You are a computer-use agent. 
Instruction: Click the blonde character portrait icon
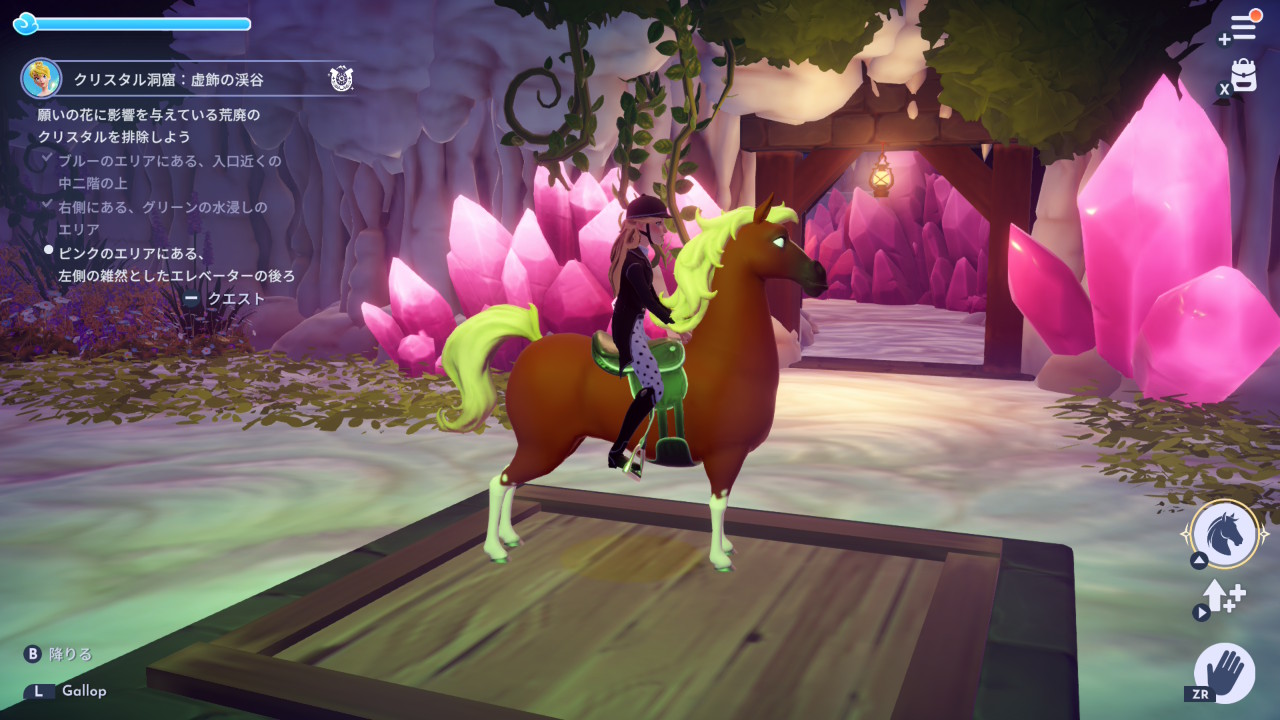(41, 78)
